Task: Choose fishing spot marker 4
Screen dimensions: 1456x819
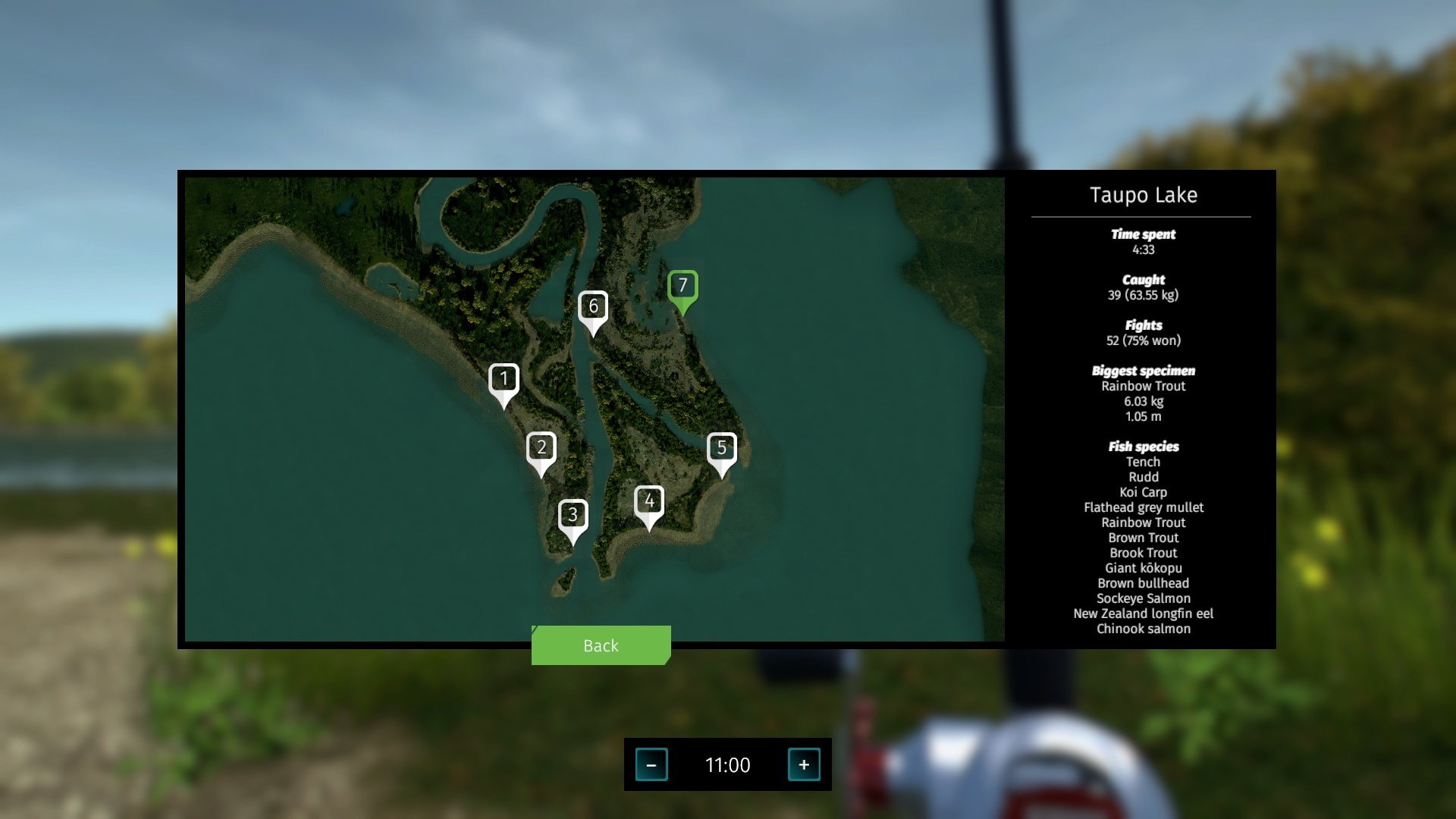Action: 650,500
